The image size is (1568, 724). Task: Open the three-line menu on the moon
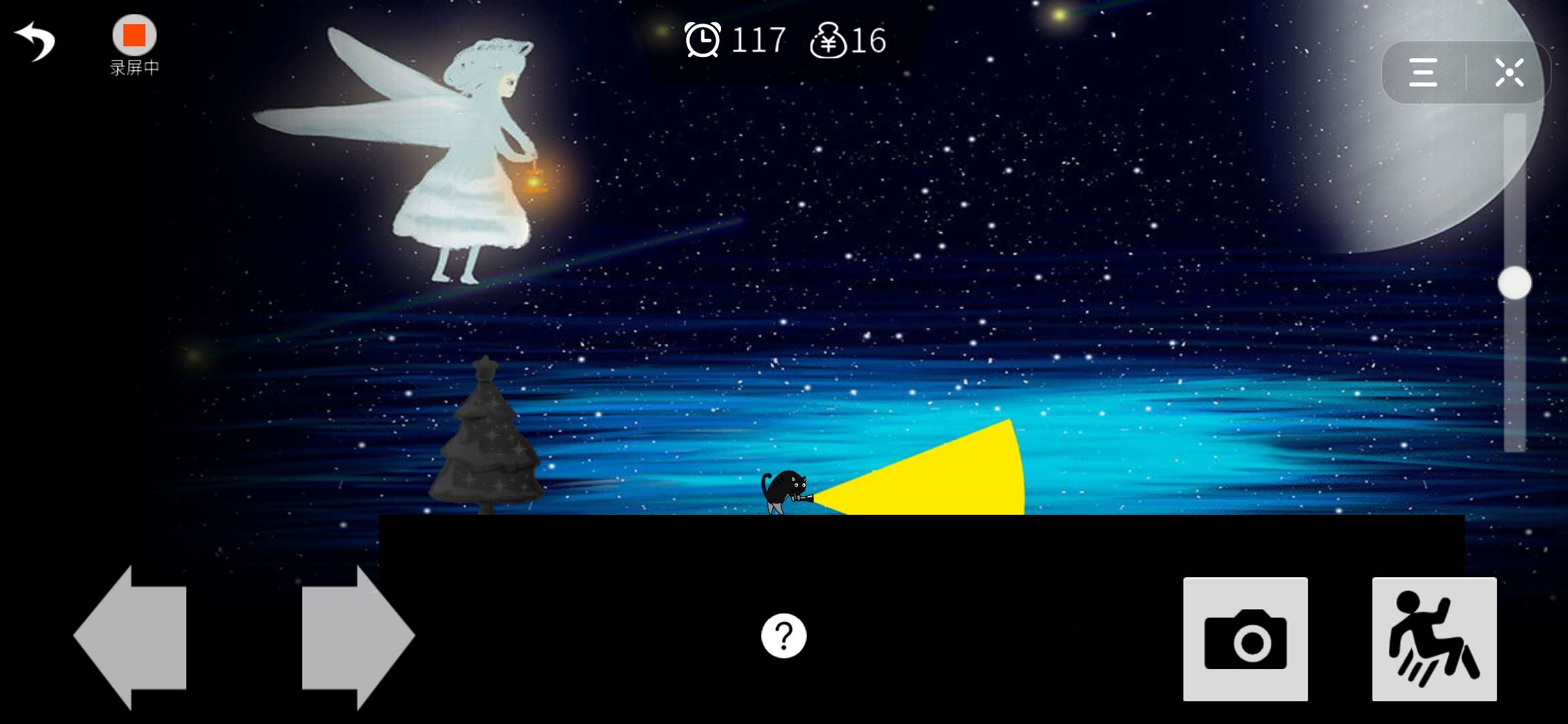click(x=1423, y=72)
